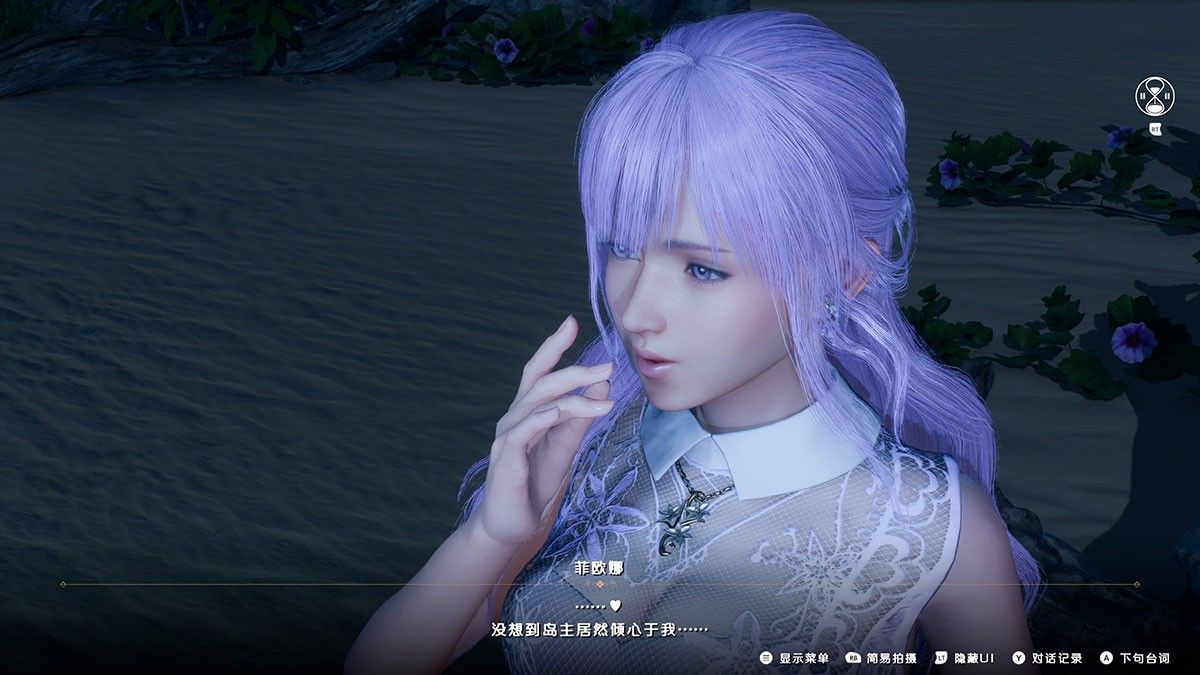1200x675 pixels.
Task: Open the 显示菜单 menu option
Action: click(795, 658)
